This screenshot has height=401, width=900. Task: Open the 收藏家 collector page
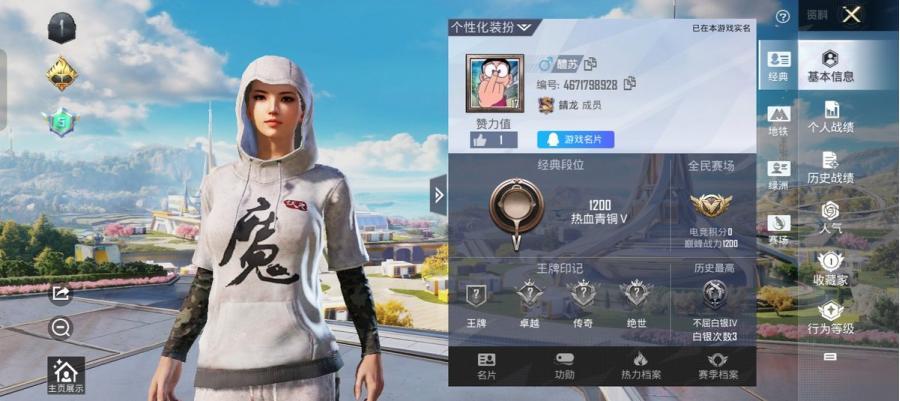pos(830,269)
